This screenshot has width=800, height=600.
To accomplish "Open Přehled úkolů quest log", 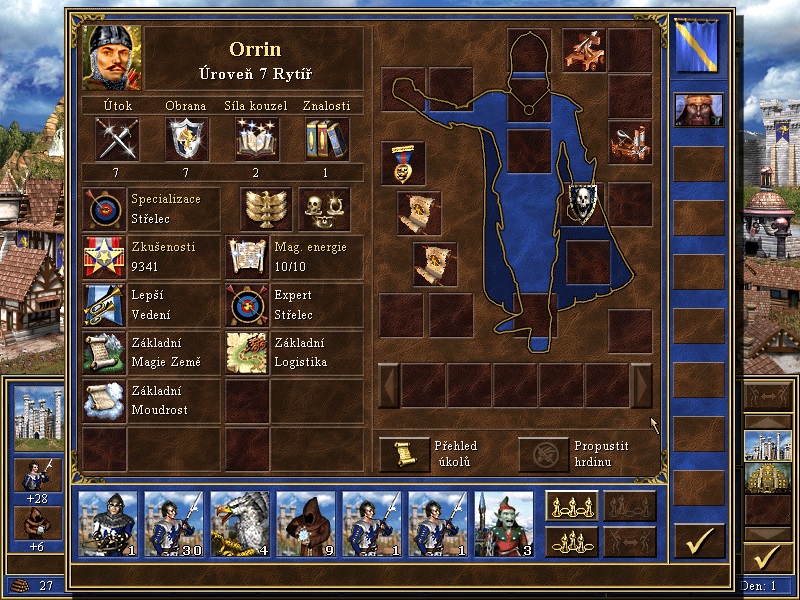I will pyautogui.click(x=403, y=454).
